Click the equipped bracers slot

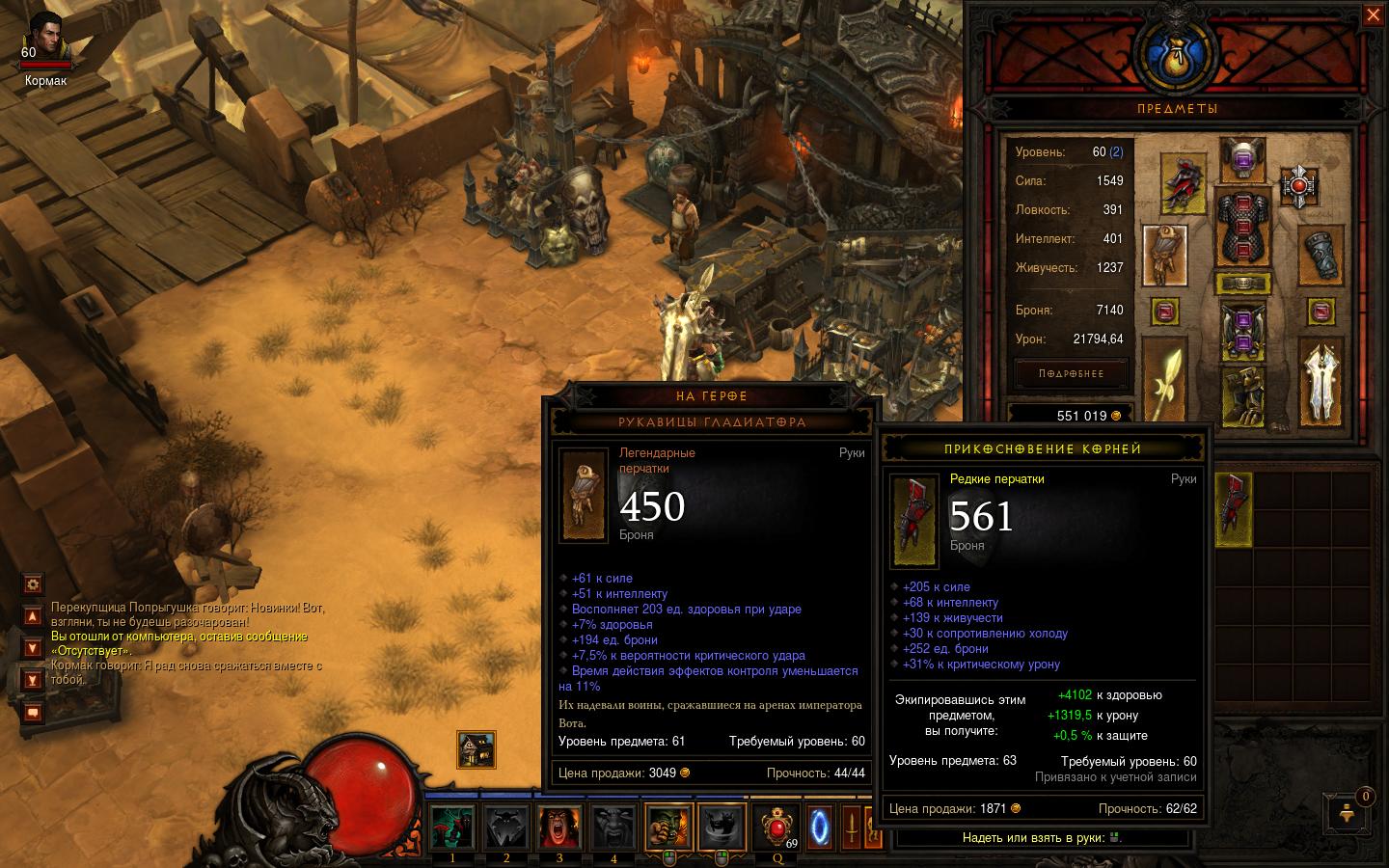pyautogui.click(x=1321, y=257)
